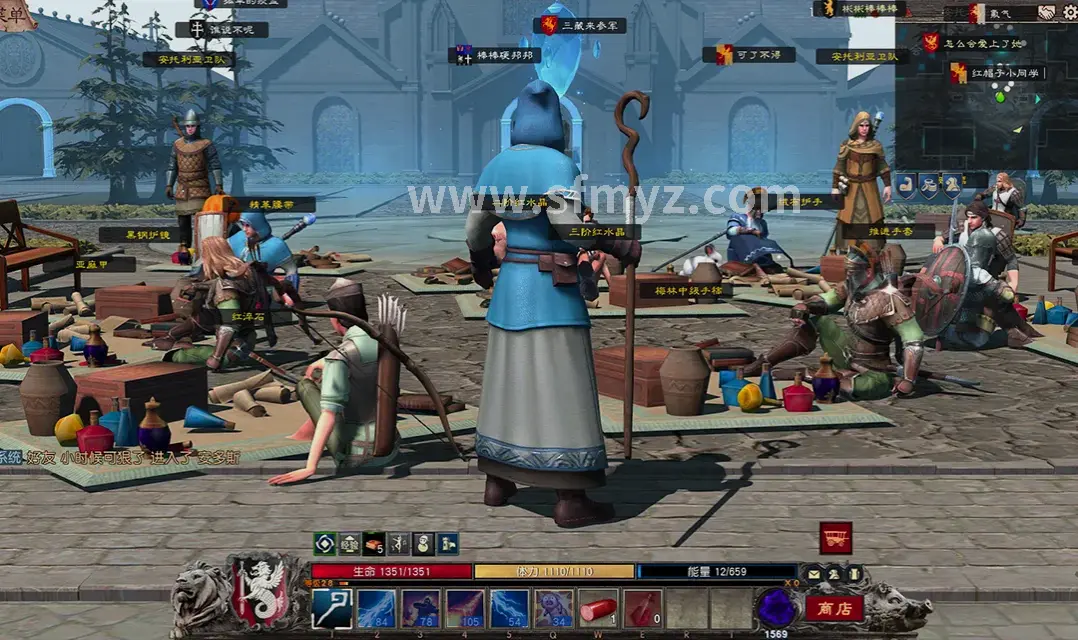Open the minimap
Viewport: 1078px width, 640px height.
(985, 97)
